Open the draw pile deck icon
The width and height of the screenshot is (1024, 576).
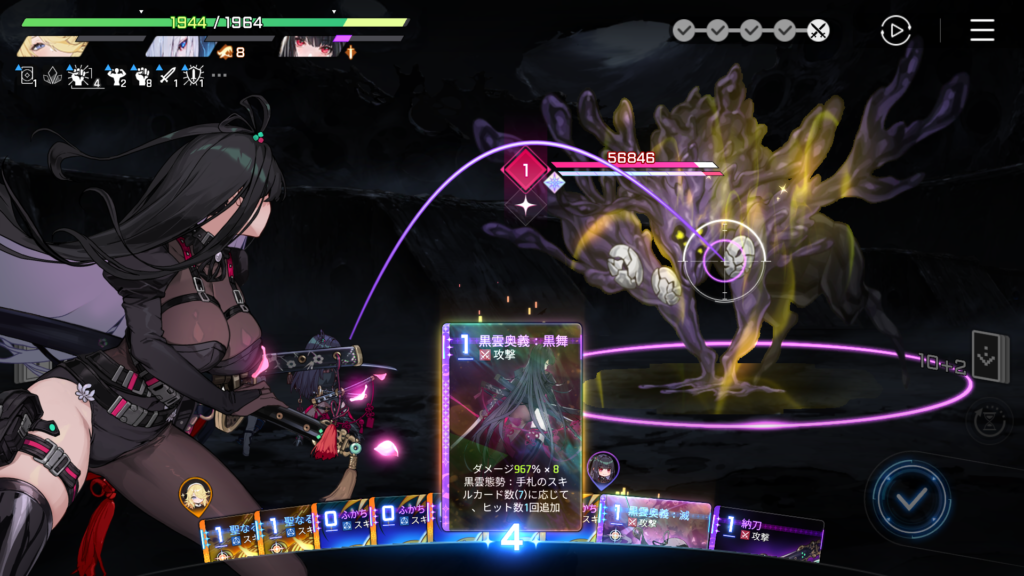[x=990, y=357]
